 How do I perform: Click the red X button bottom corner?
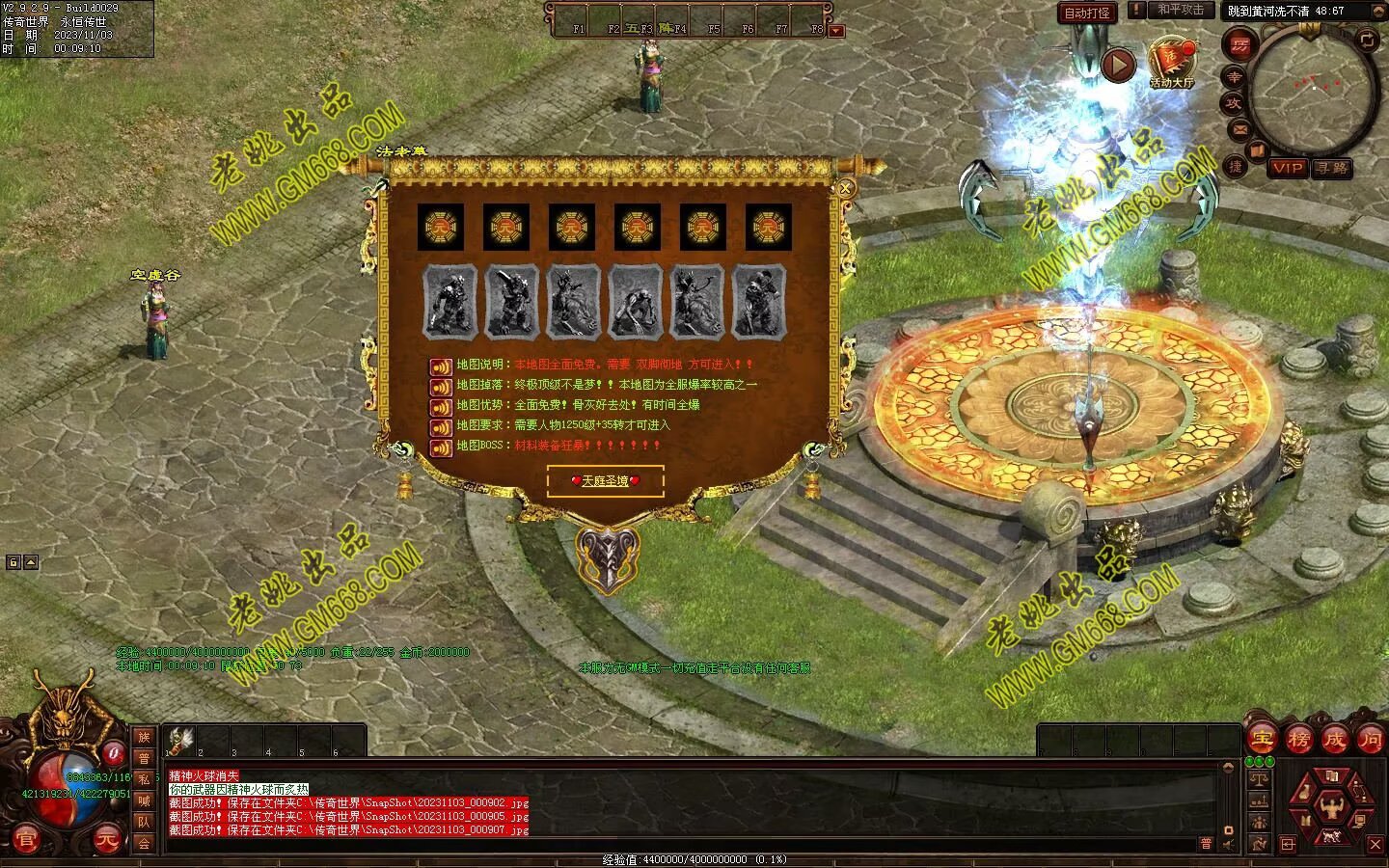pos(1375,845)
